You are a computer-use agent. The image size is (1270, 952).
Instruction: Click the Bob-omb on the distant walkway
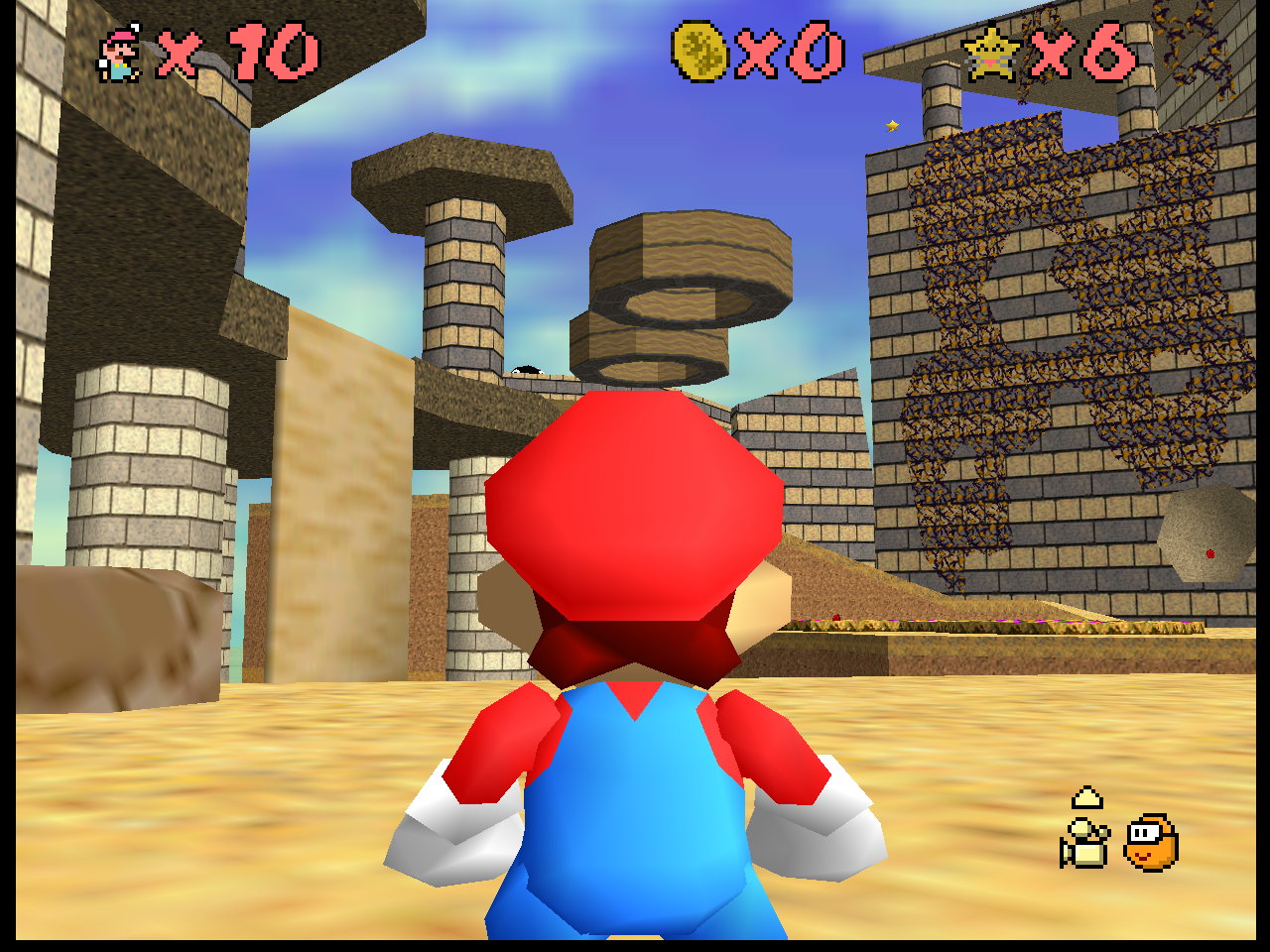pyautogui.click(x=529, y=367)
